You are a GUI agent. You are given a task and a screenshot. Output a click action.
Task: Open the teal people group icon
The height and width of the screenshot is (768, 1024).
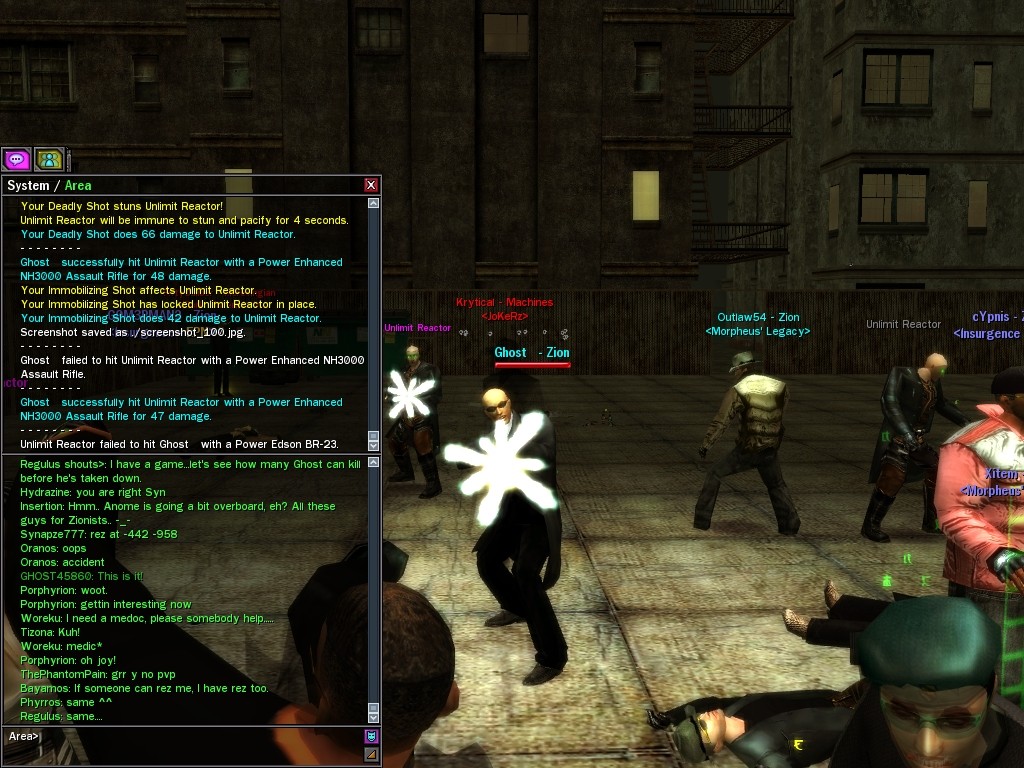tap(49, 159)
